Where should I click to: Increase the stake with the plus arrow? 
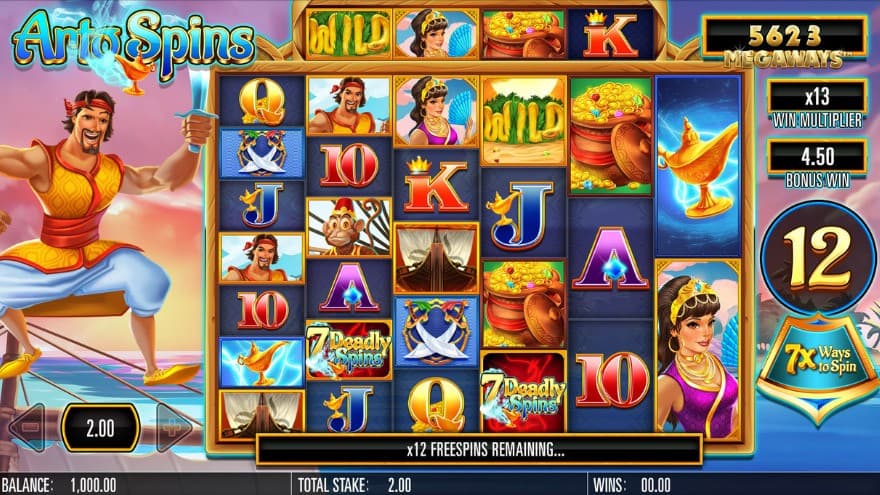click(x=174, y=428)
